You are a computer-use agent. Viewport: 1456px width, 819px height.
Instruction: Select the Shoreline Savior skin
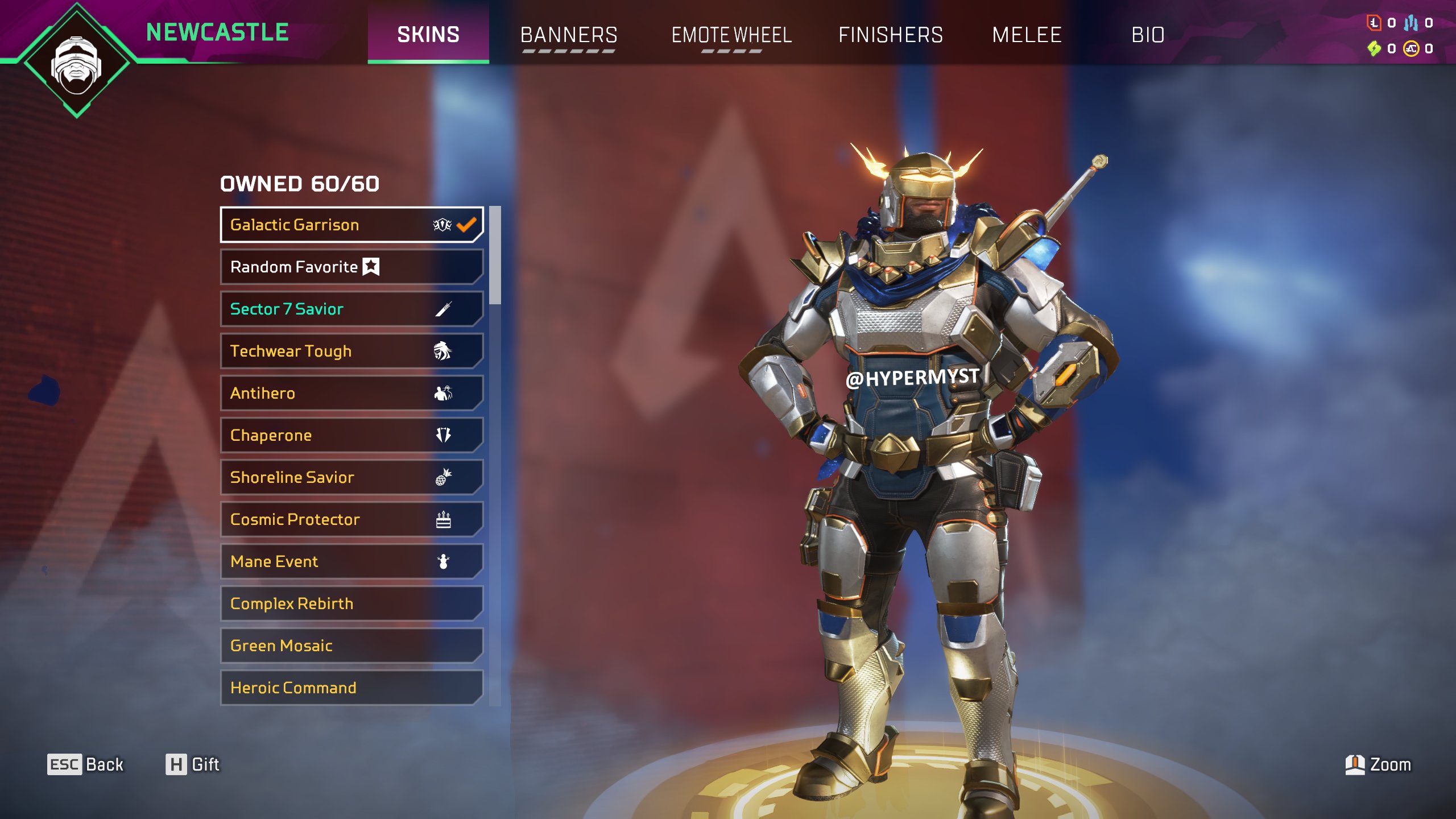[x=351, y=477]
